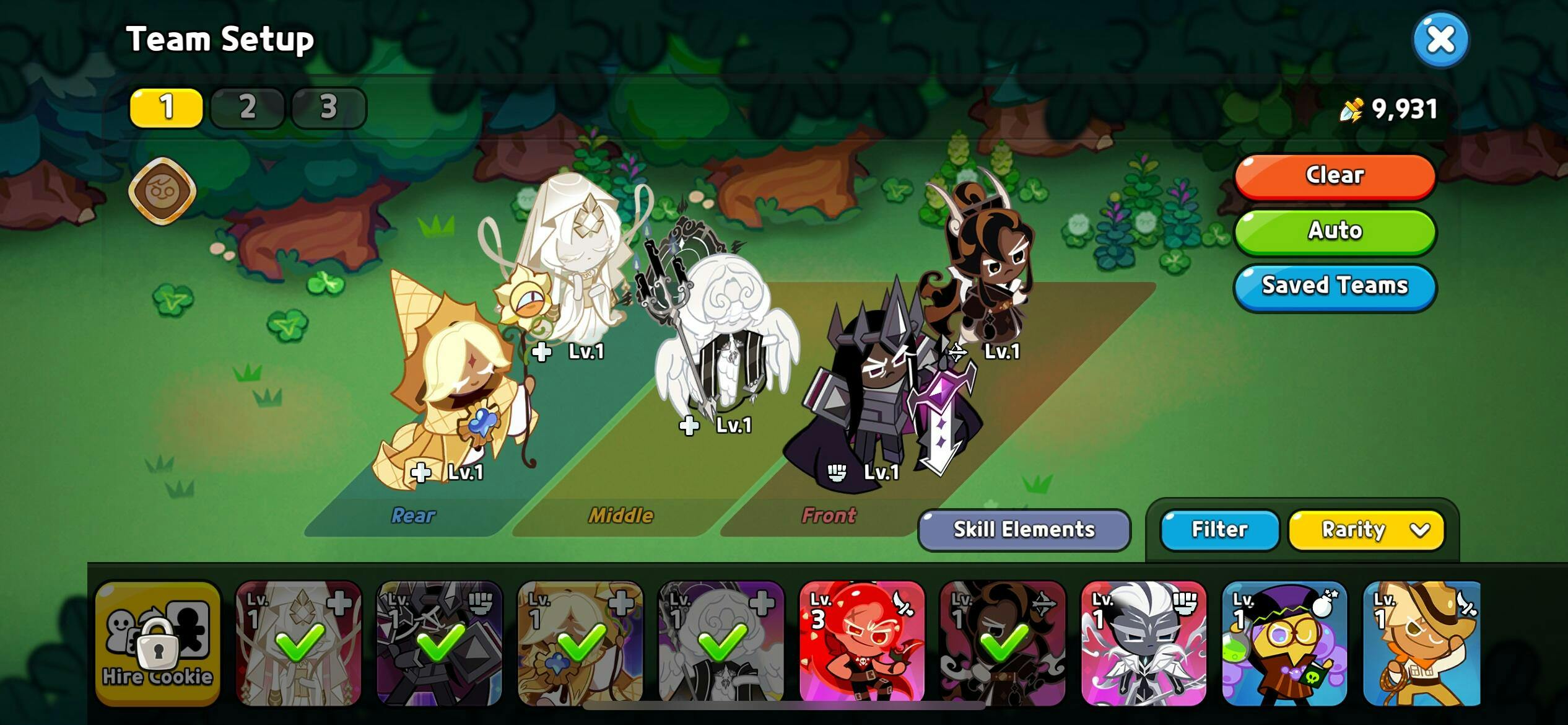Choose the cowboy-hat adventurer cookie card

point(1421,643)
